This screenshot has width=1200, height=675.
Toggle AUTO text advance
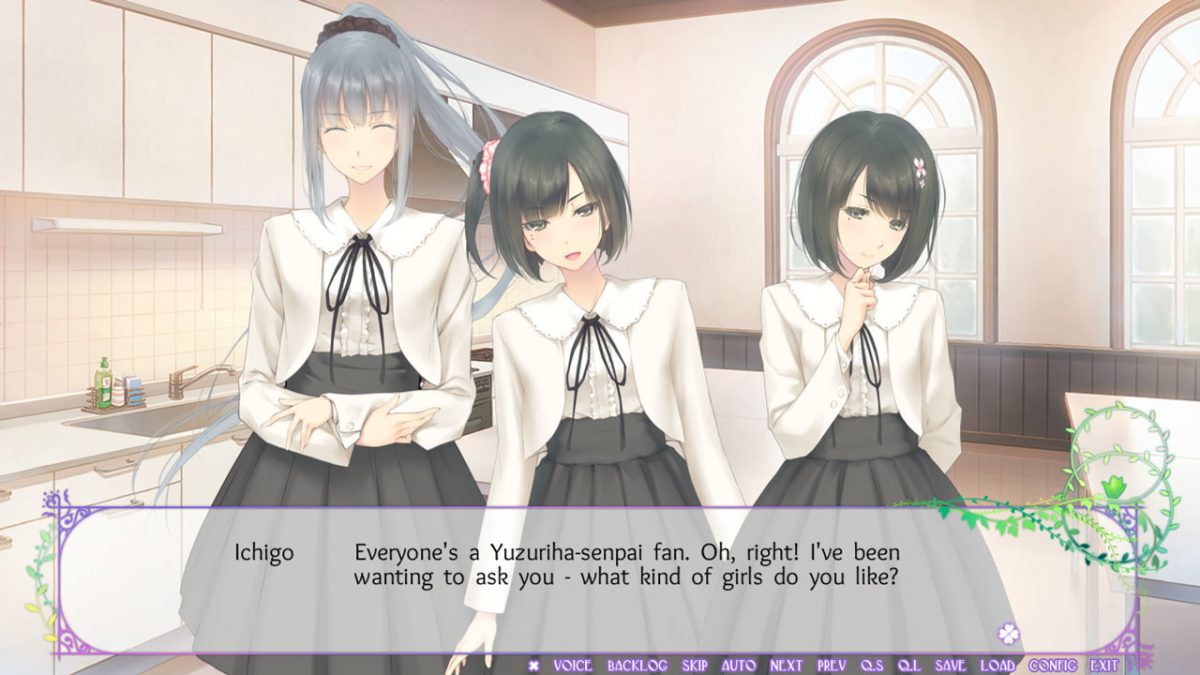pyautogui.click(x=739, y=666)
